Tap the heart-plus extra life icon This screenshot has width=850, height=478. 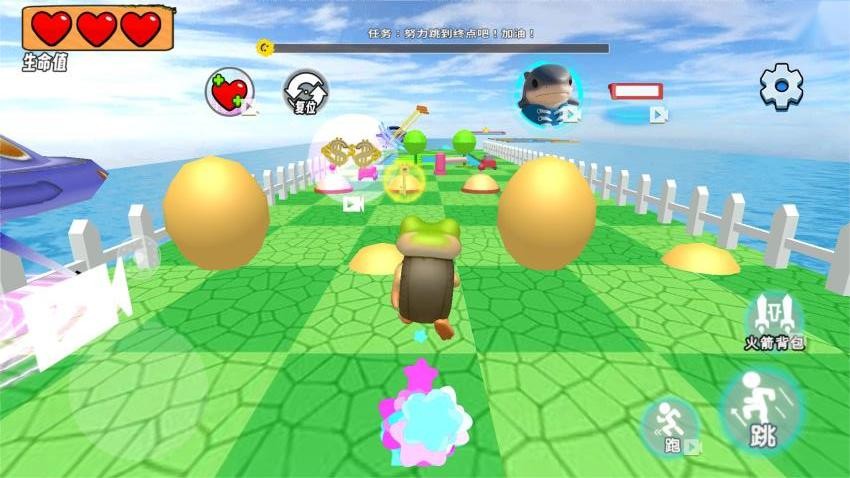pyautogui.click(x=229, y=92)
